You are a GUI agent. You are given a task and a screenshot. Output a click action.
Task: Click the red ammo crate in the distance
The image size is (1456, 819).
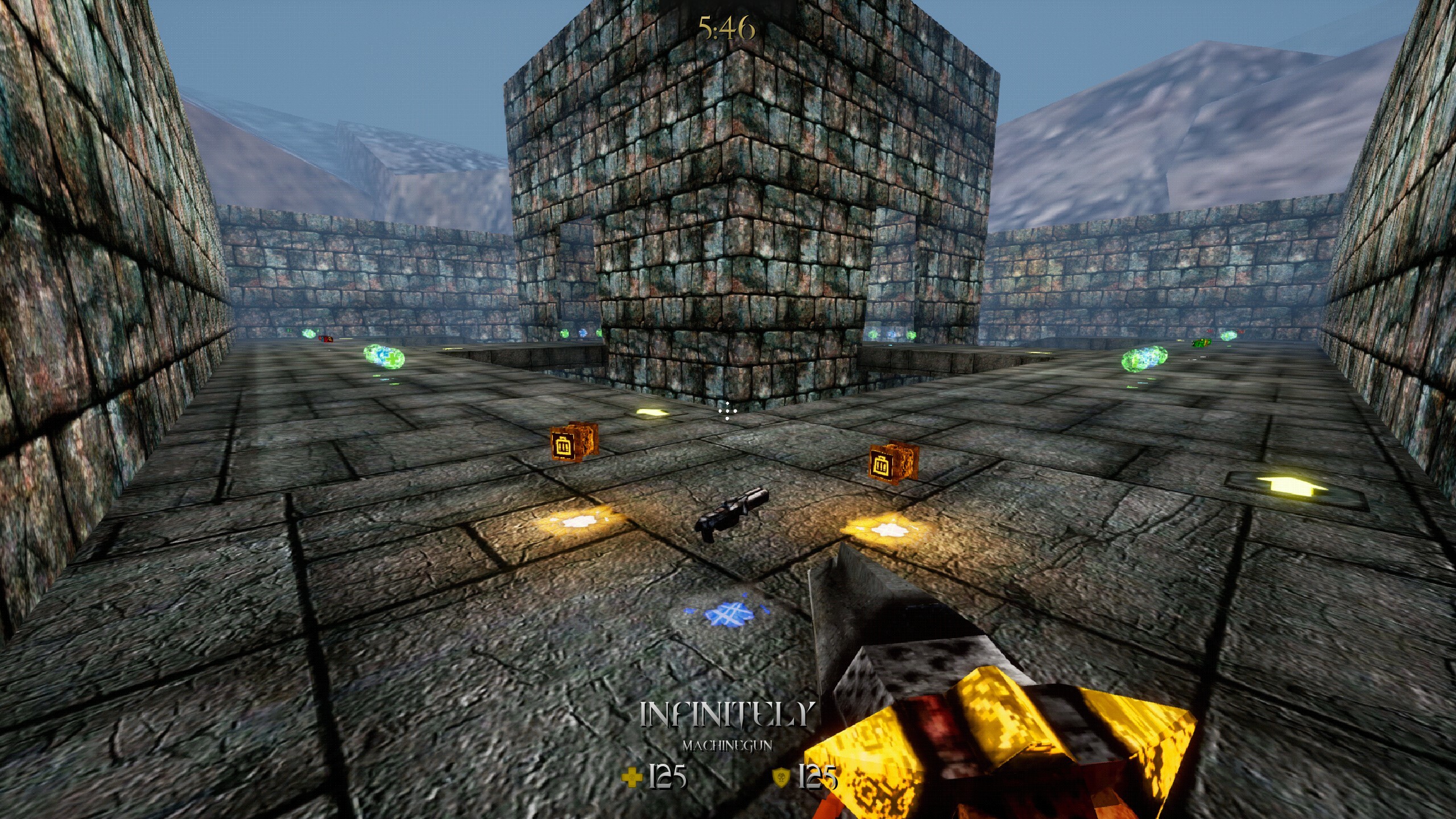tap(325, 340)
